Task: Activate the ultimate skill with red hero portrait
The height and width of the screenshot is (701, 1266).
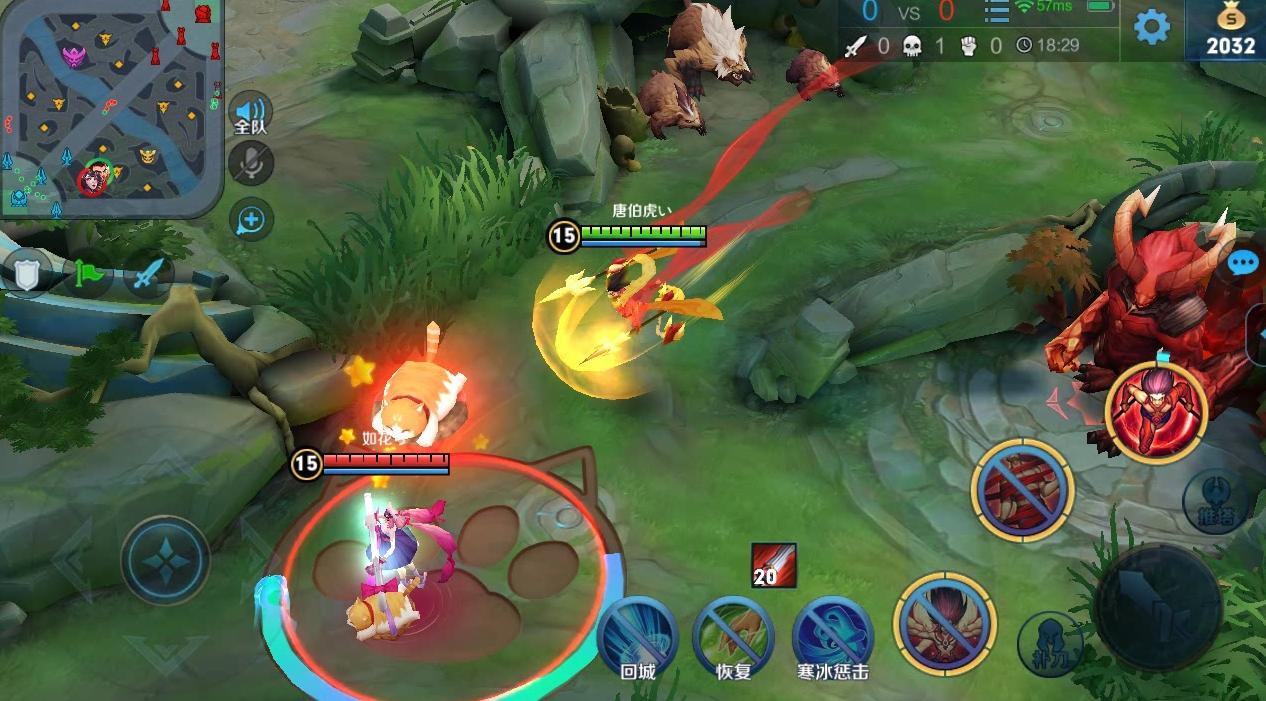Action: (1157, 412)
